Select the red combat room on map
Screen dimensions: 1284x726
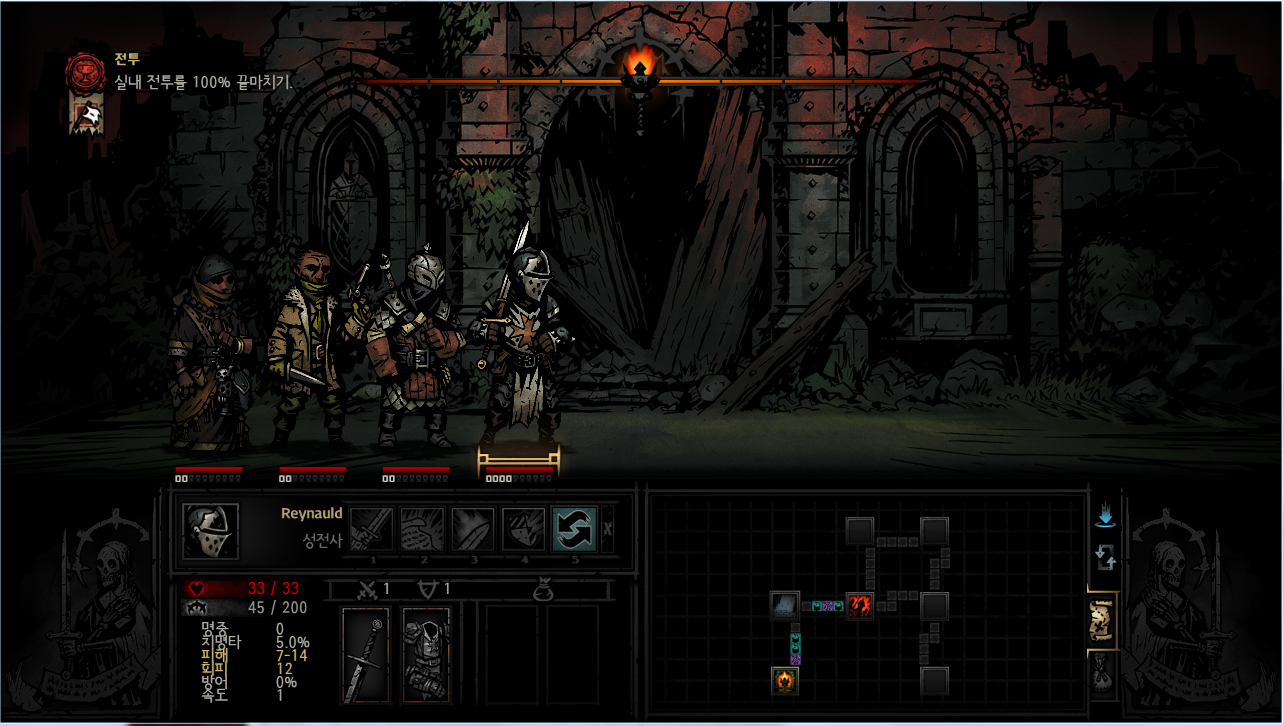pos(860,605)
